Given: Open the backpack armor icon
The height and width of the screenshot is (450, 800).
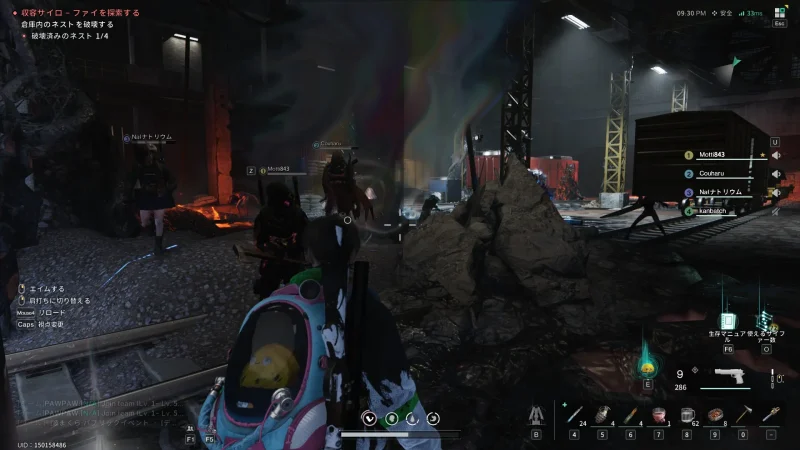Looking at the screenshot, I should (x=536, y=413).
